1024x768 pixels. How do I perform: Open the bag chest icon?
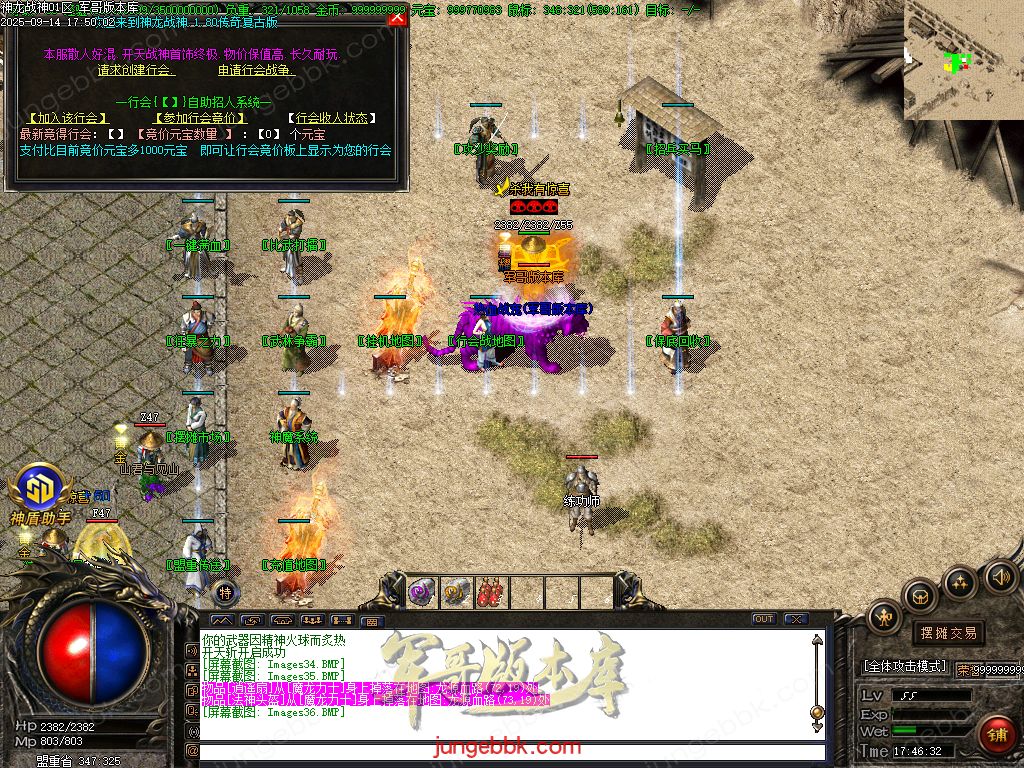(x=921, y=597)
